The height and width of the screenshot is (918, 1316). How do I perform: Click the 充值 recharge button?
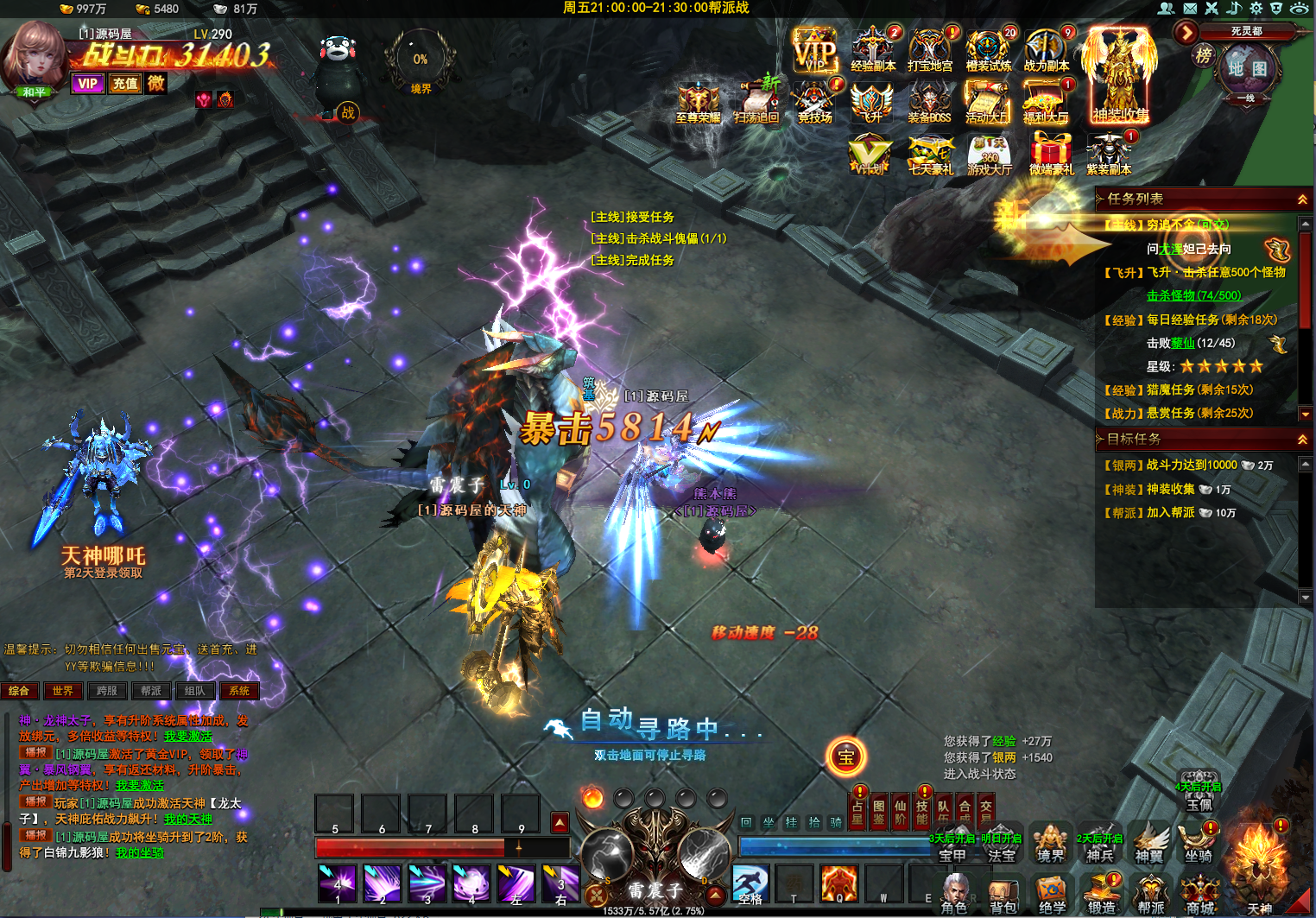click(125, 84)
